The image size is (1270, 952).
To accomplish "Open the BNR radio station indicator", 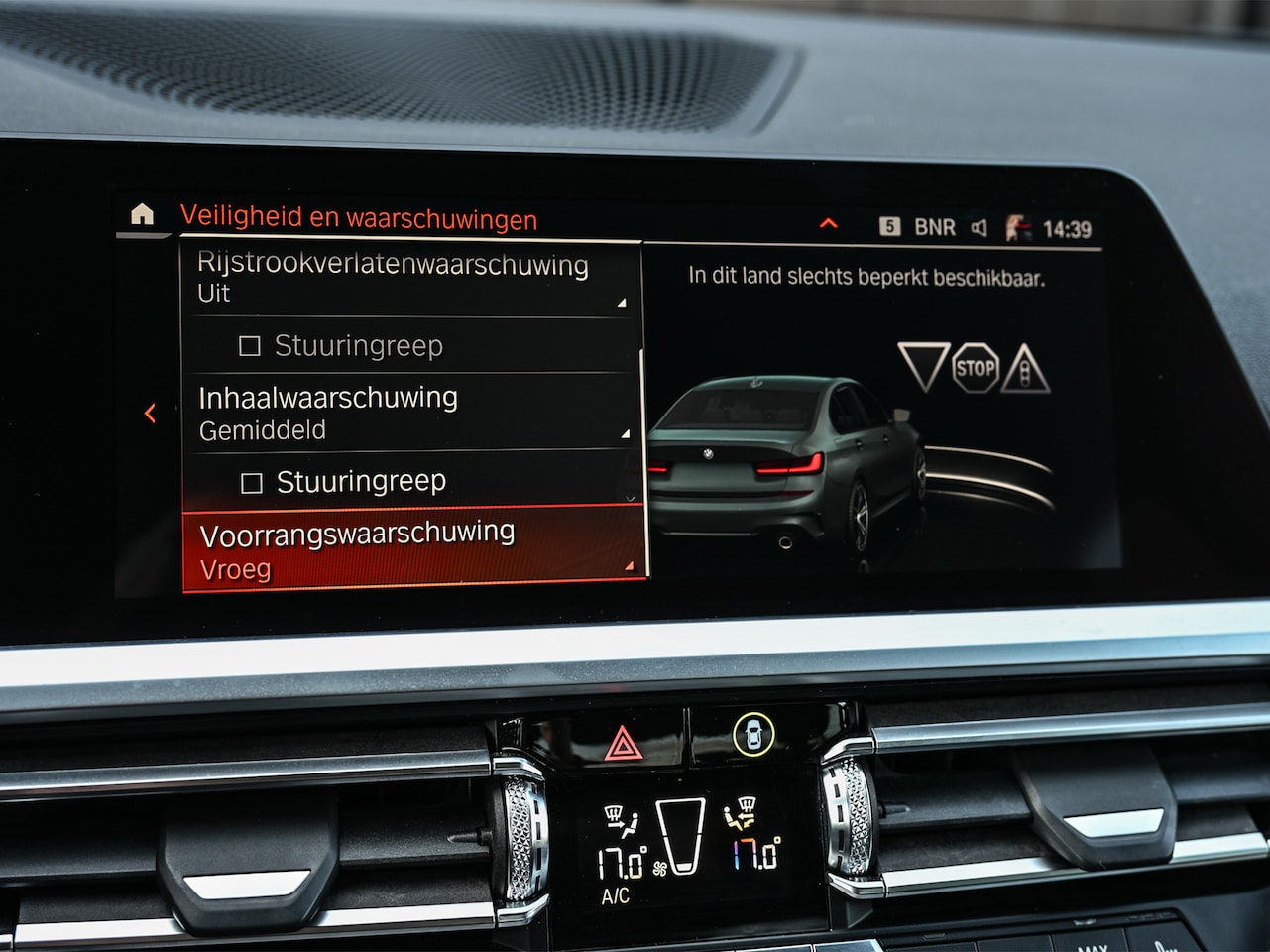I will pos(933,227).
